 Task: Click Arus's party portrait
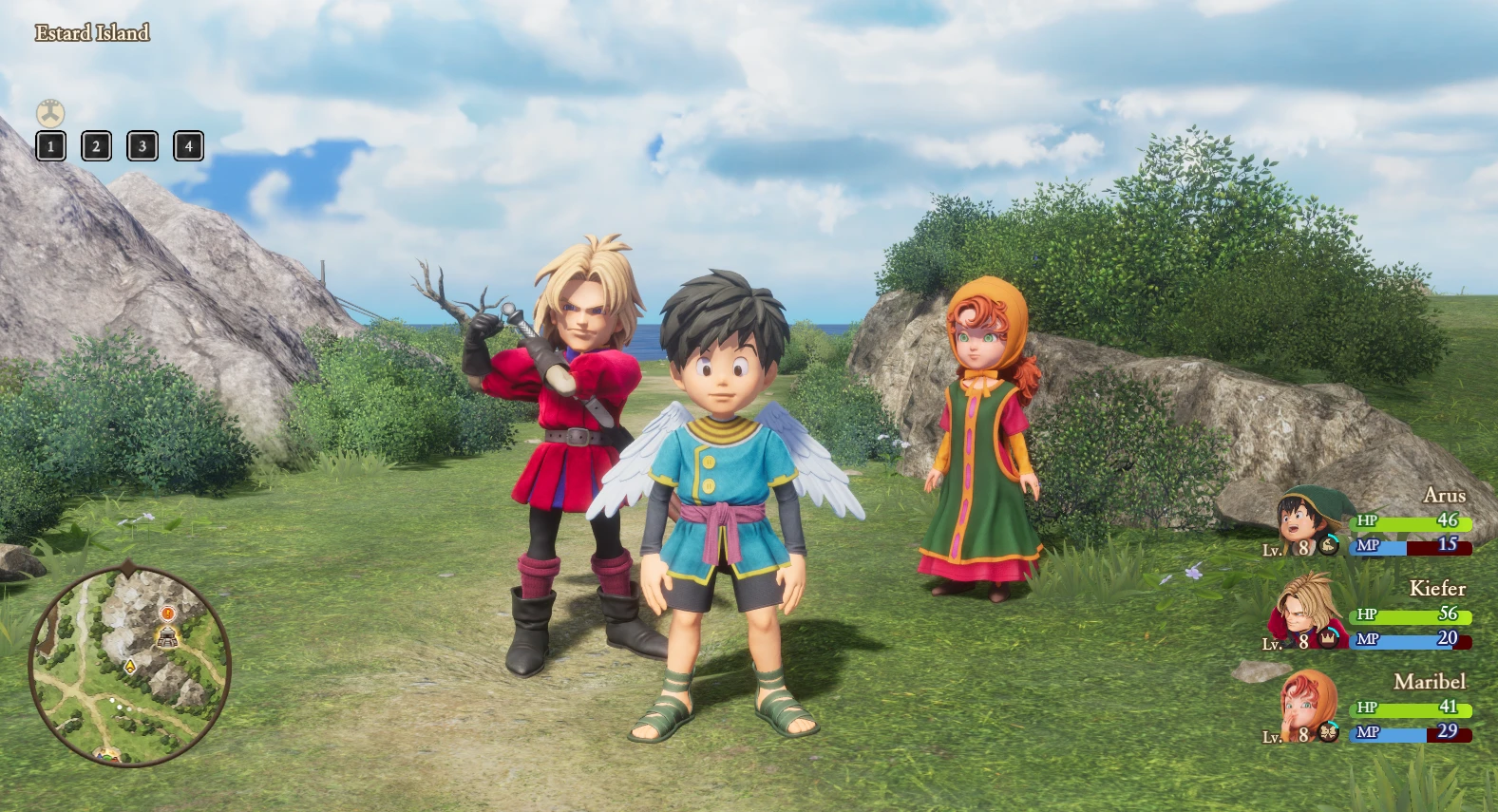click(1308, 519)
